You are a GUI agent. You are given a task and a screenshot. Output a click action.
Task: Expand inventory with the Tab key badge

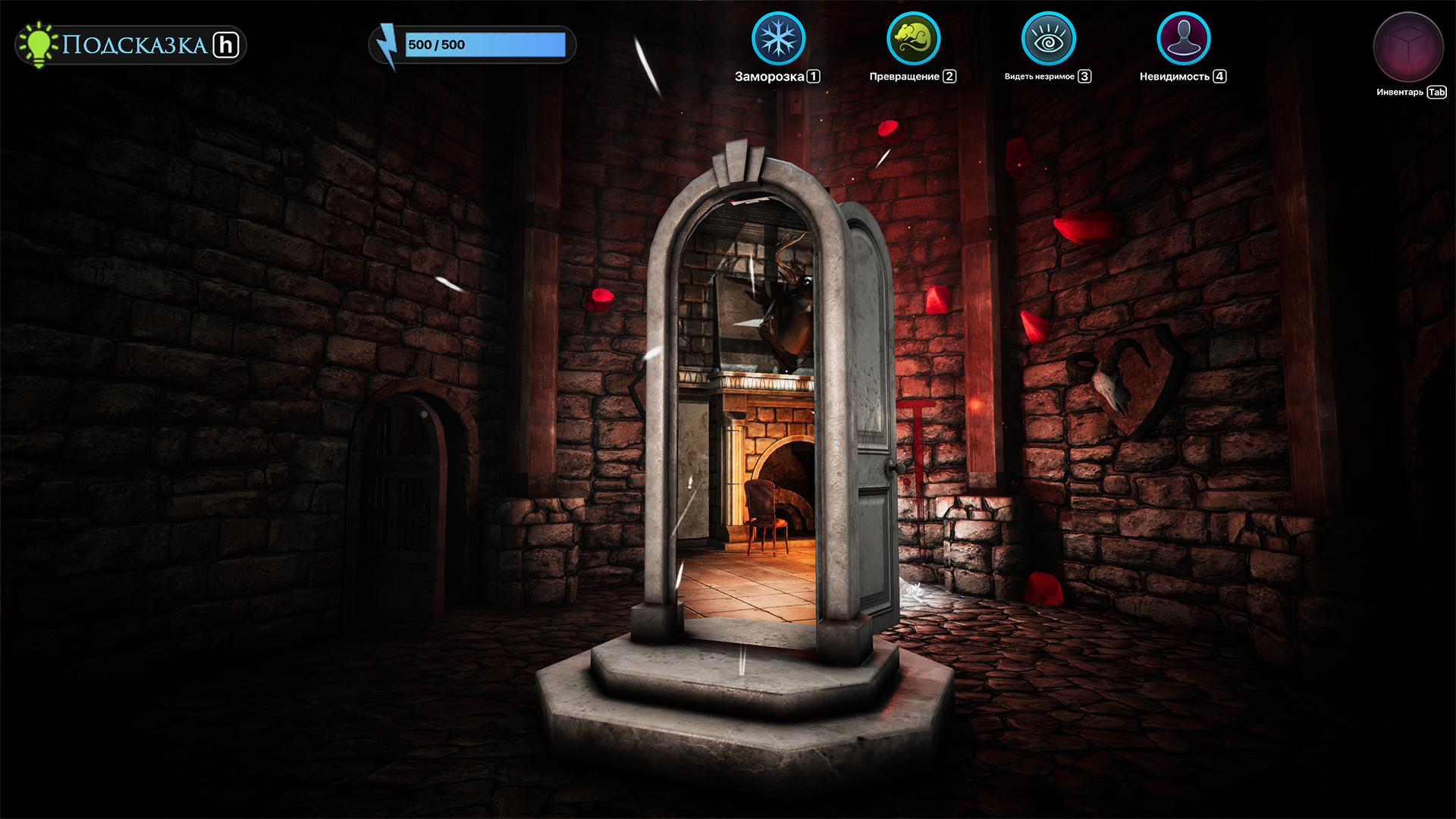(1436, 93)
